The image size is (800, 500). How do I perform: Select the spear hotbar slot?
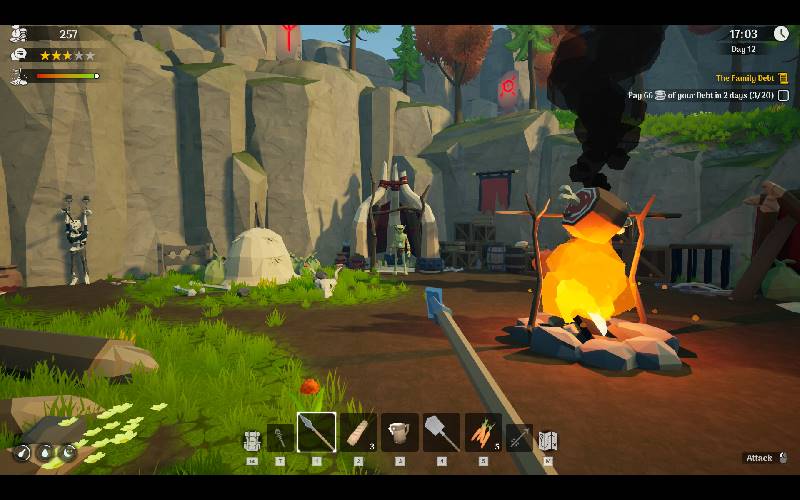click(316, 433)
